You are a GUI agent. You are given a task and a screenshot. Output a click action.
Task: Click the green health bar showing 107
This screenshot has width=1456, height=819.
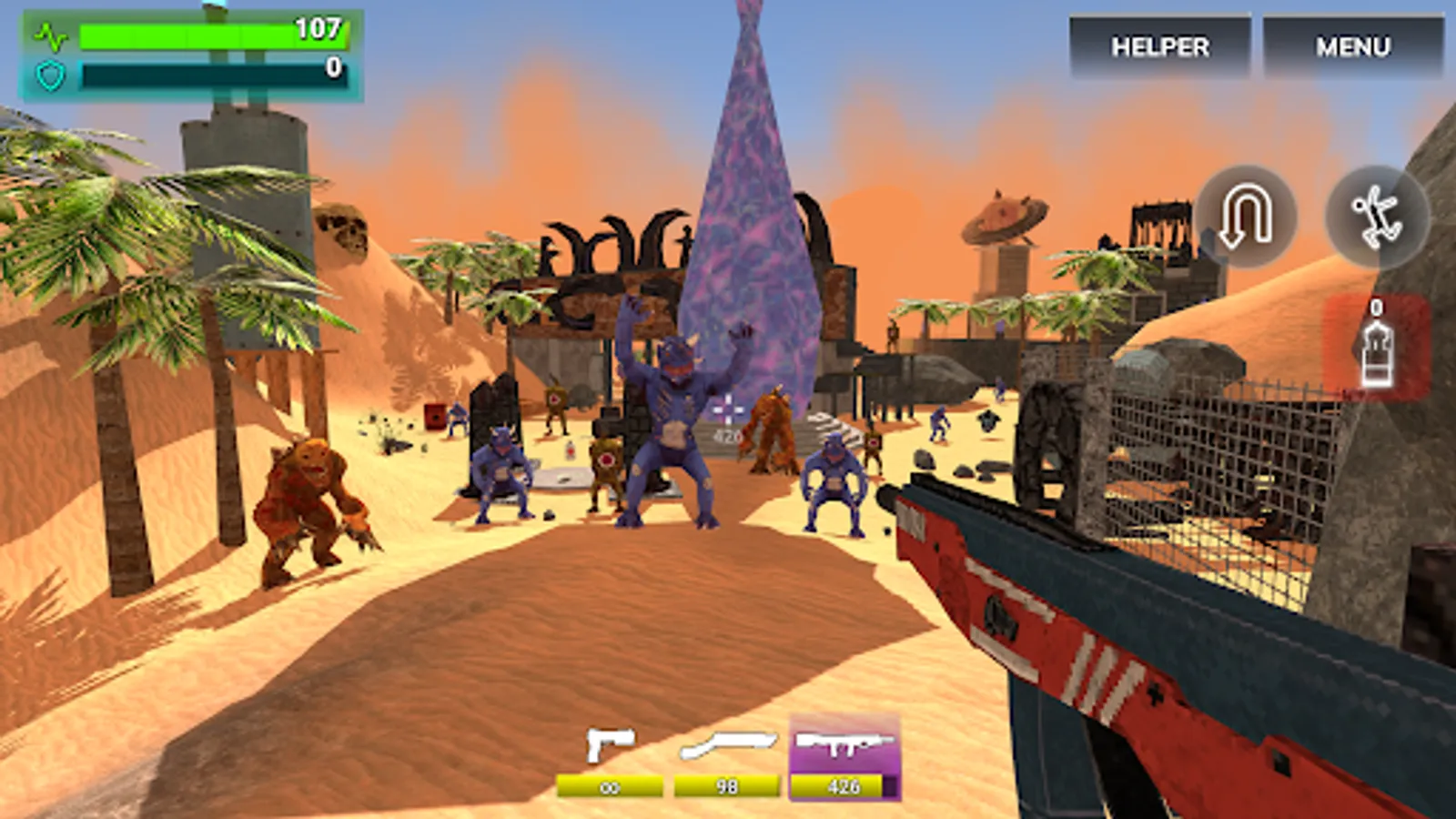coord(214,36)
